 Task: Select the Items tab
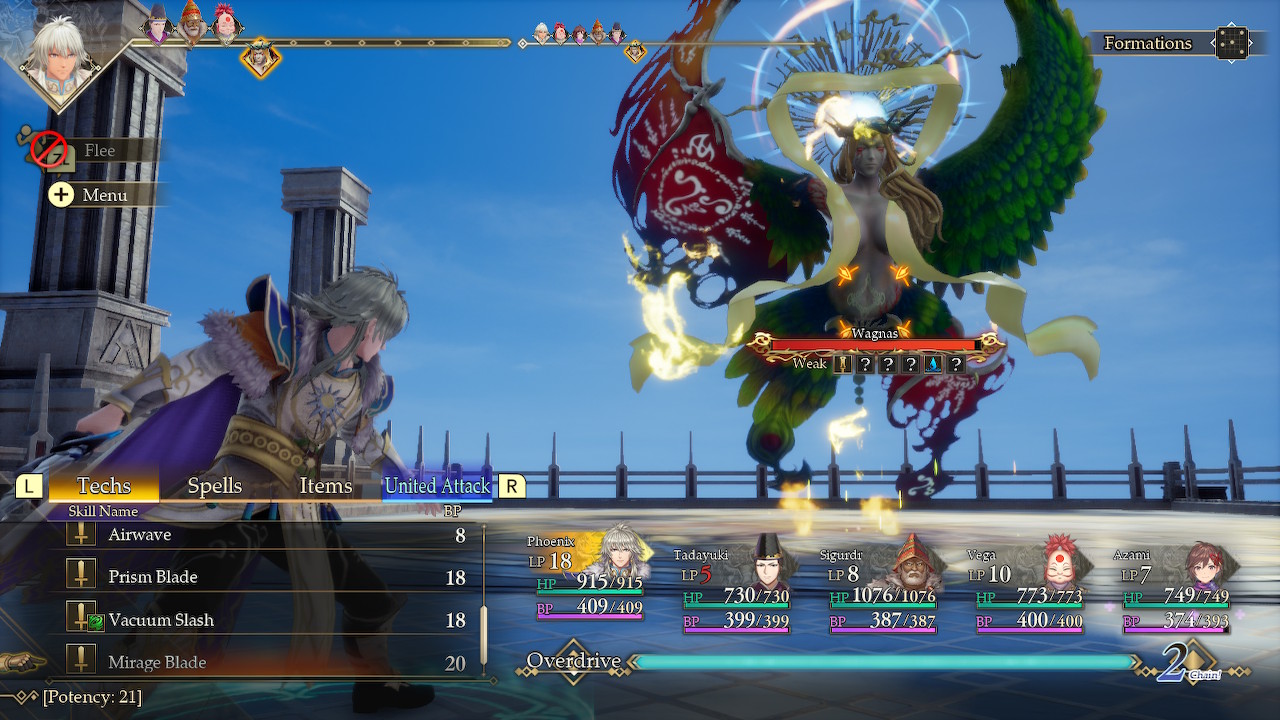tap(326, 486)
